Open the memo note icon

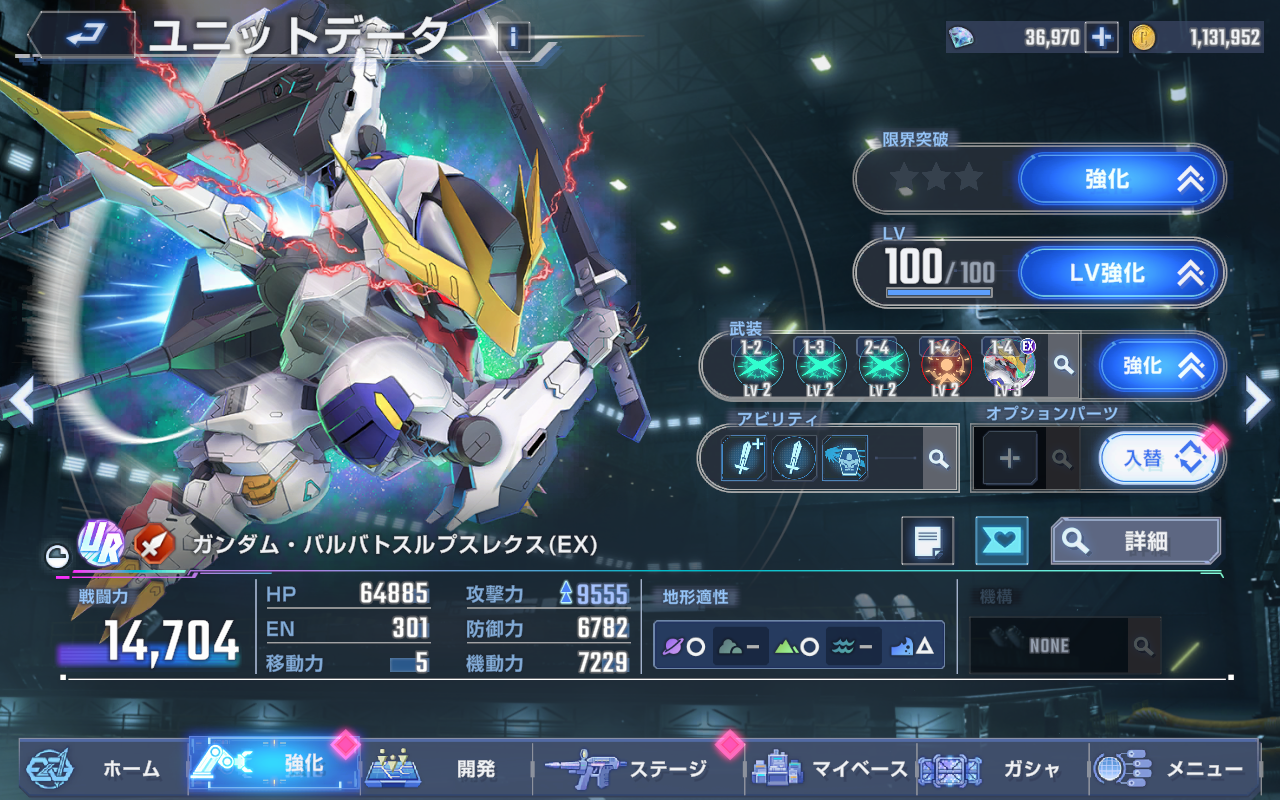927,541
